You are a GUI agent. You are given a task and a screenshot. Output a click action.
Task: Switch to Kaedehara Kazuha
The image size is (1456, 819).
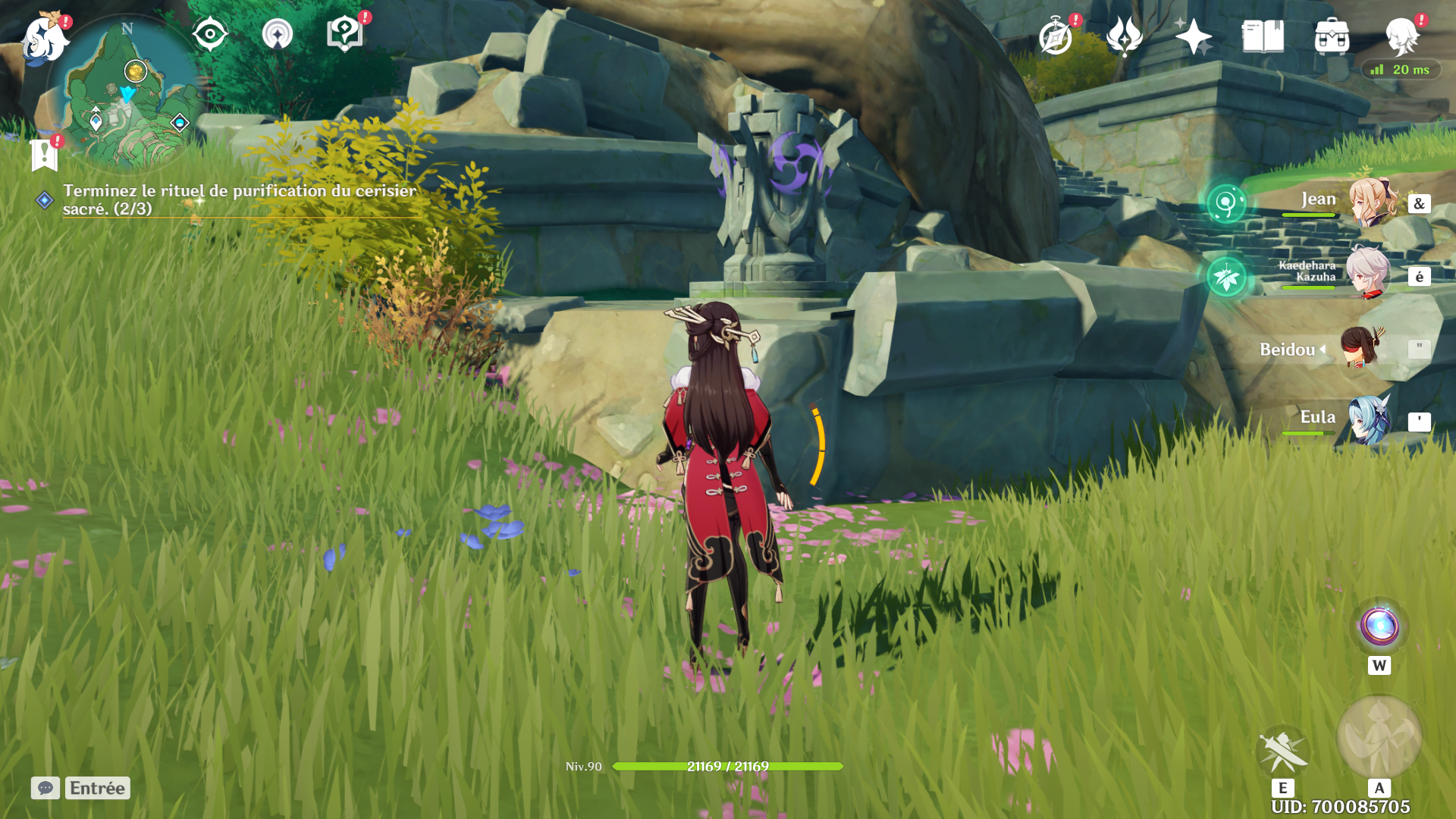tap(1368, 272)
